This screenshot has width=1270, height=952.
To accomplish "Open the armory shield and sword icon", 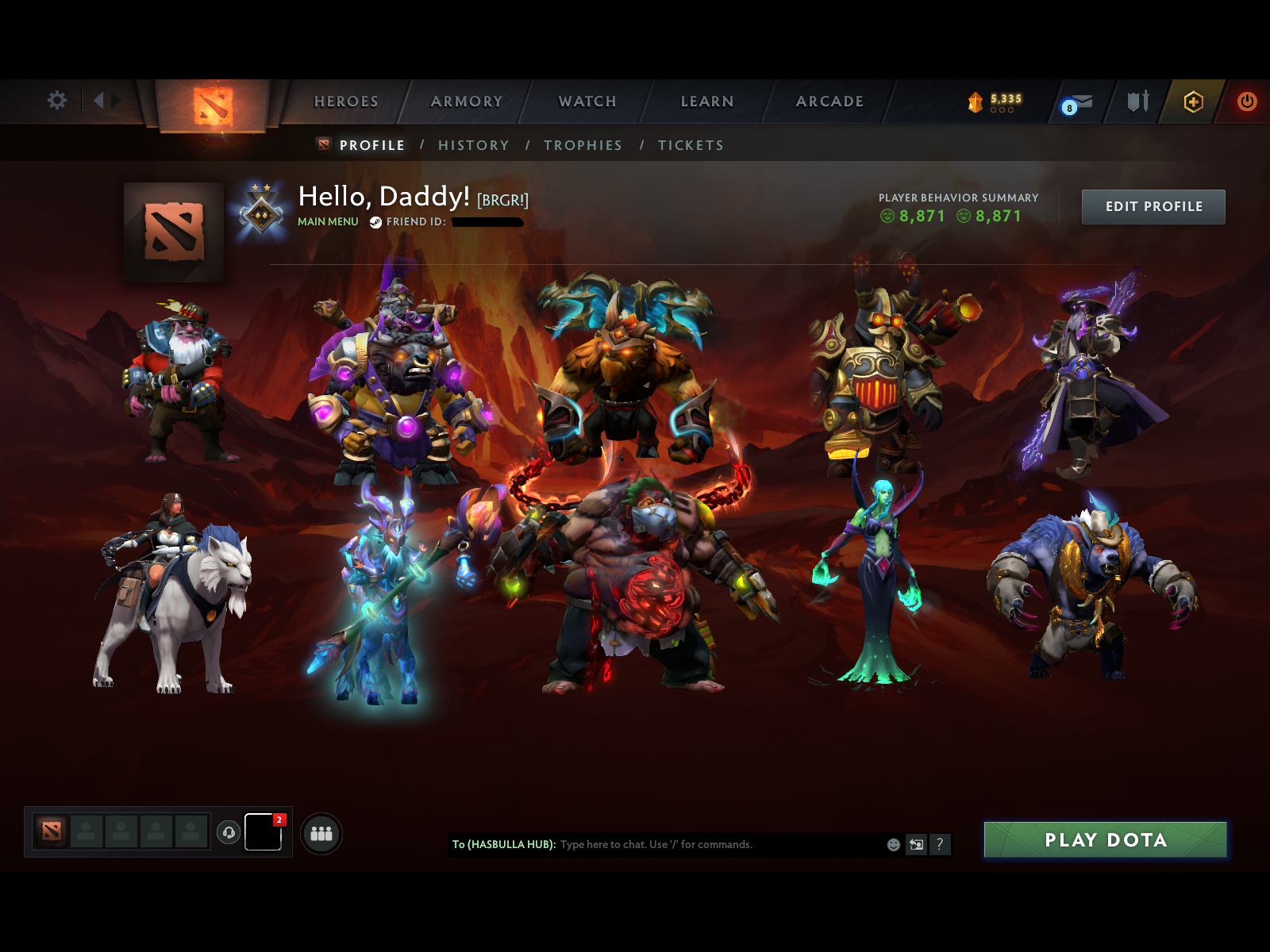I will click(x=1137, y=102).
